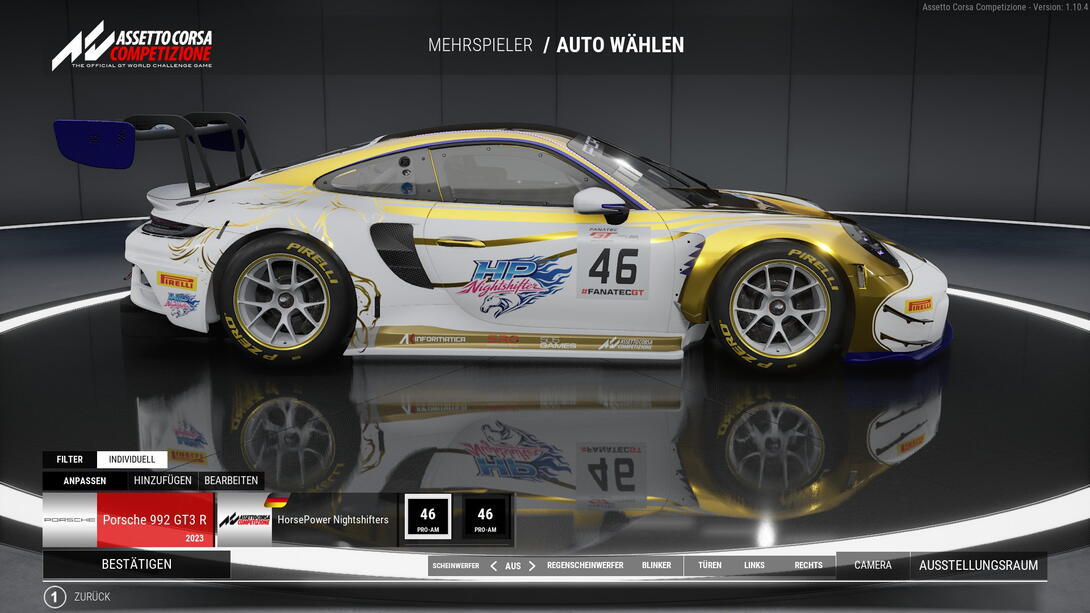Open the Anpassen option
Screen dimensions: 1090x613
pyautogui.click(x=85, y=480)
